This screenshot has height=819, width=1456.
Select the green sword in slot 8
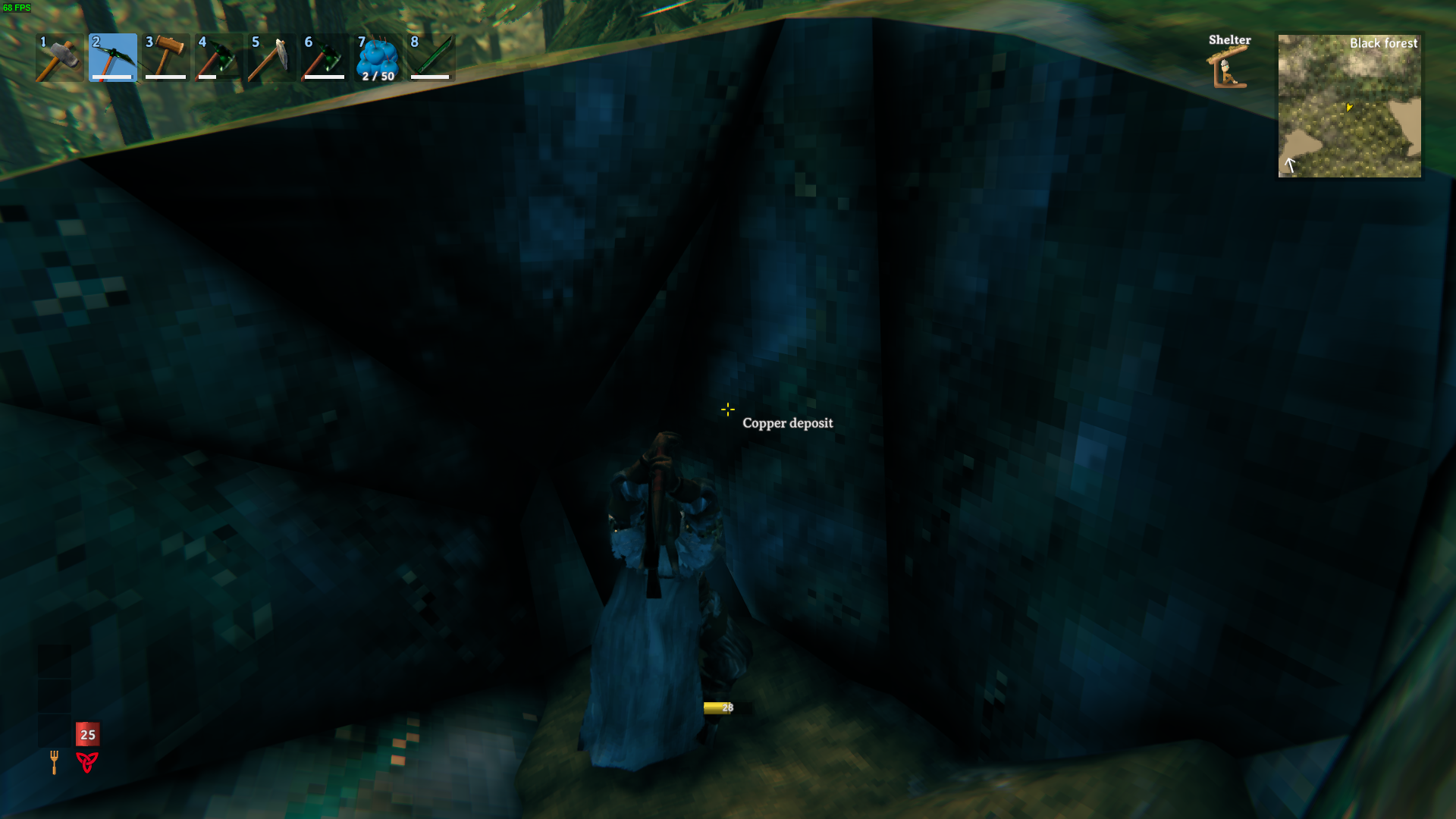(x=431, y=58)
